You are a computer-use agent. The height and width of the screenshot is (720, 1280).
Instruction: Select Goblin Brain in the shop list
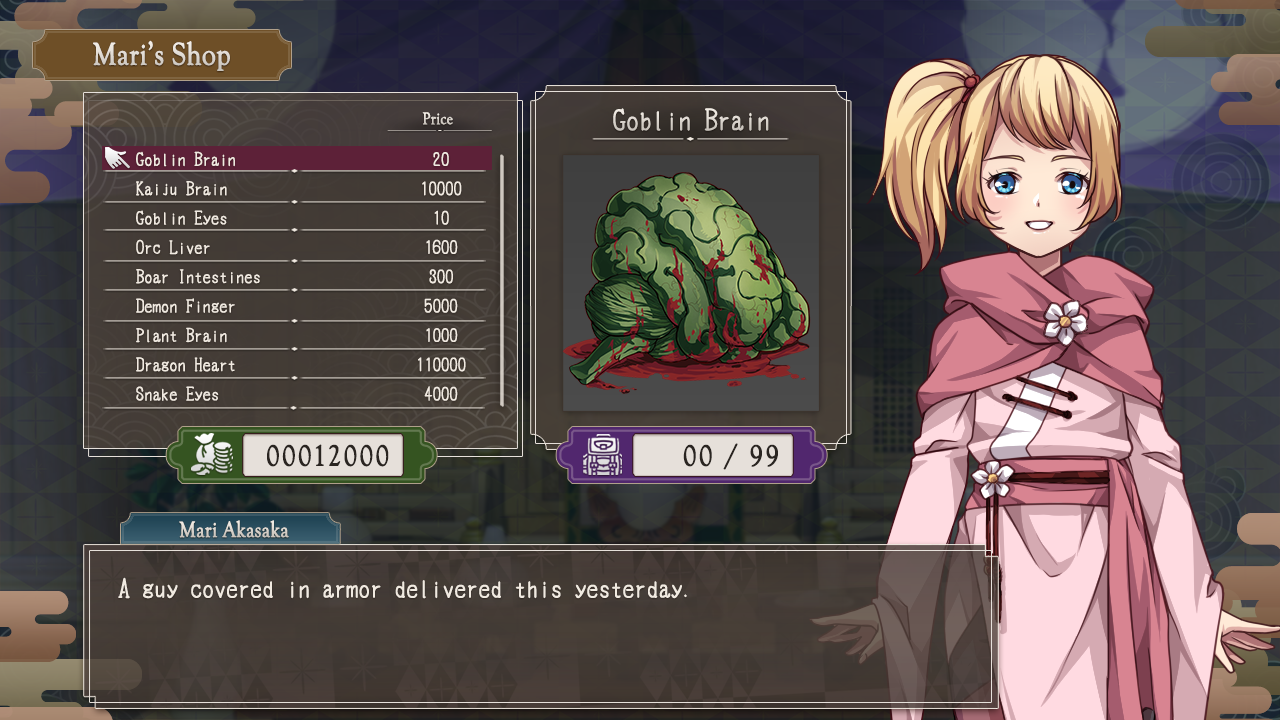(297, 159)
